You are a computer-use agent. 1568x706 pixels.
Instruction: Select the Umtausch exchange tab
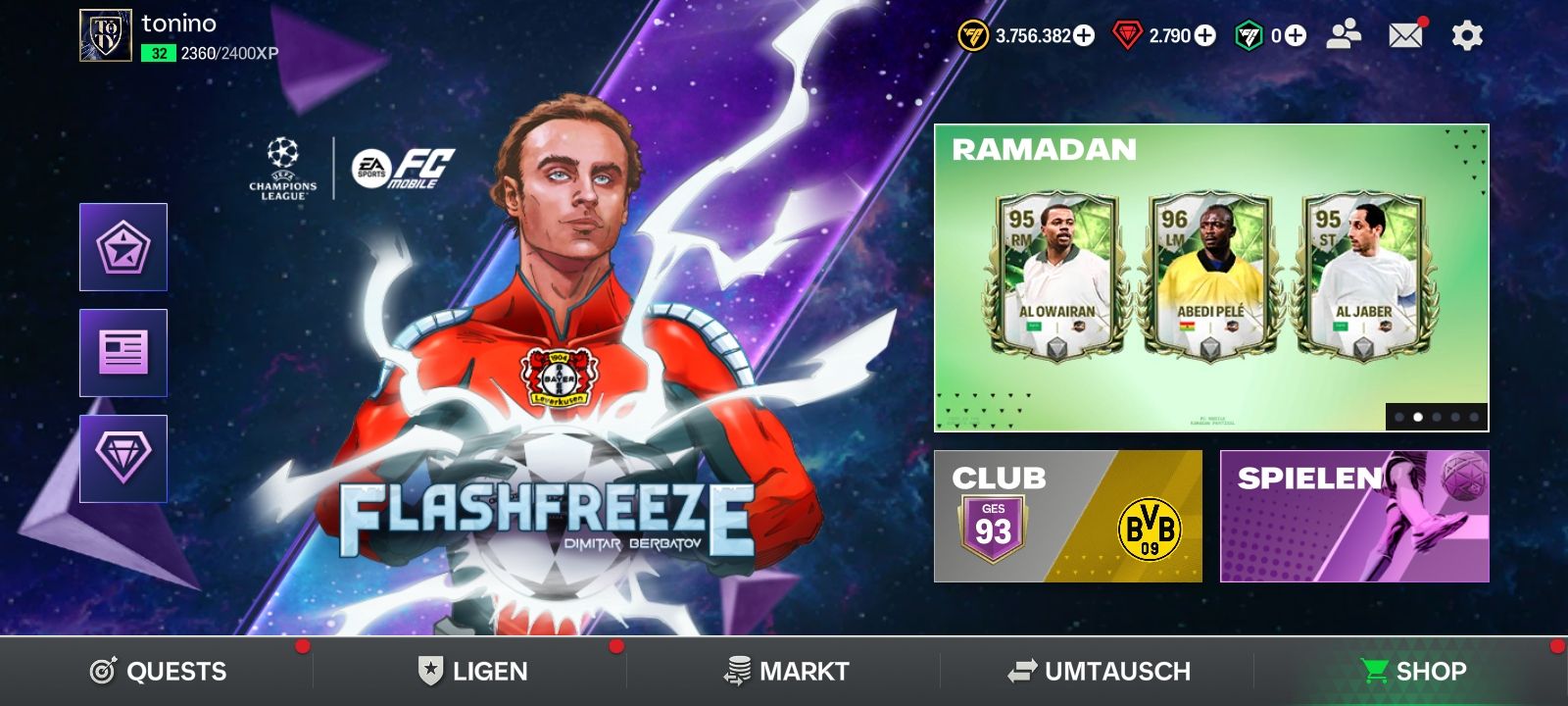click(1099, 672)
